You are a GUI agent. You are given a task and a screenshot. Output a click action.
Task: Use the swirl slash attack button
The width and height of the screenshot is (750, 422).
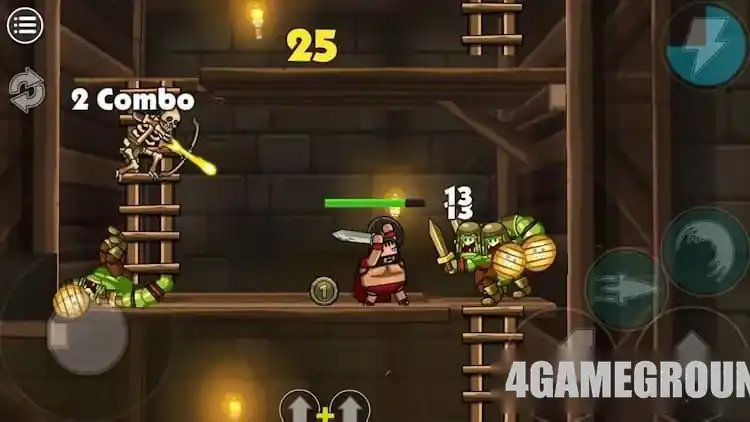click(704, 251)
